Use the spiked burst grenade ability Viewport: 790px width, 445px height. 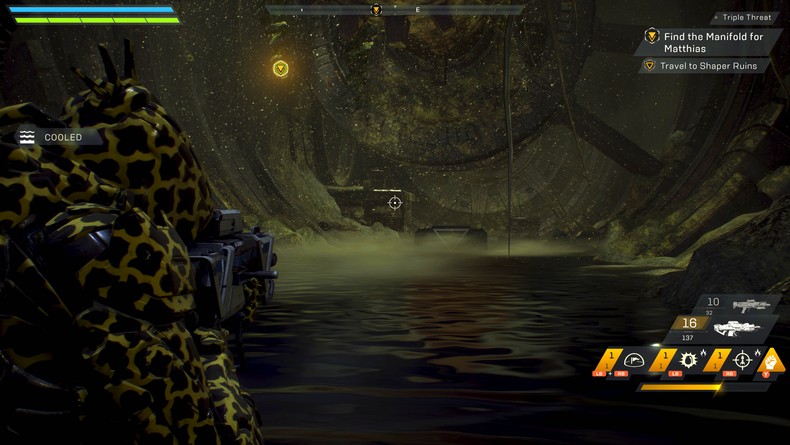(x=690, y=361)
